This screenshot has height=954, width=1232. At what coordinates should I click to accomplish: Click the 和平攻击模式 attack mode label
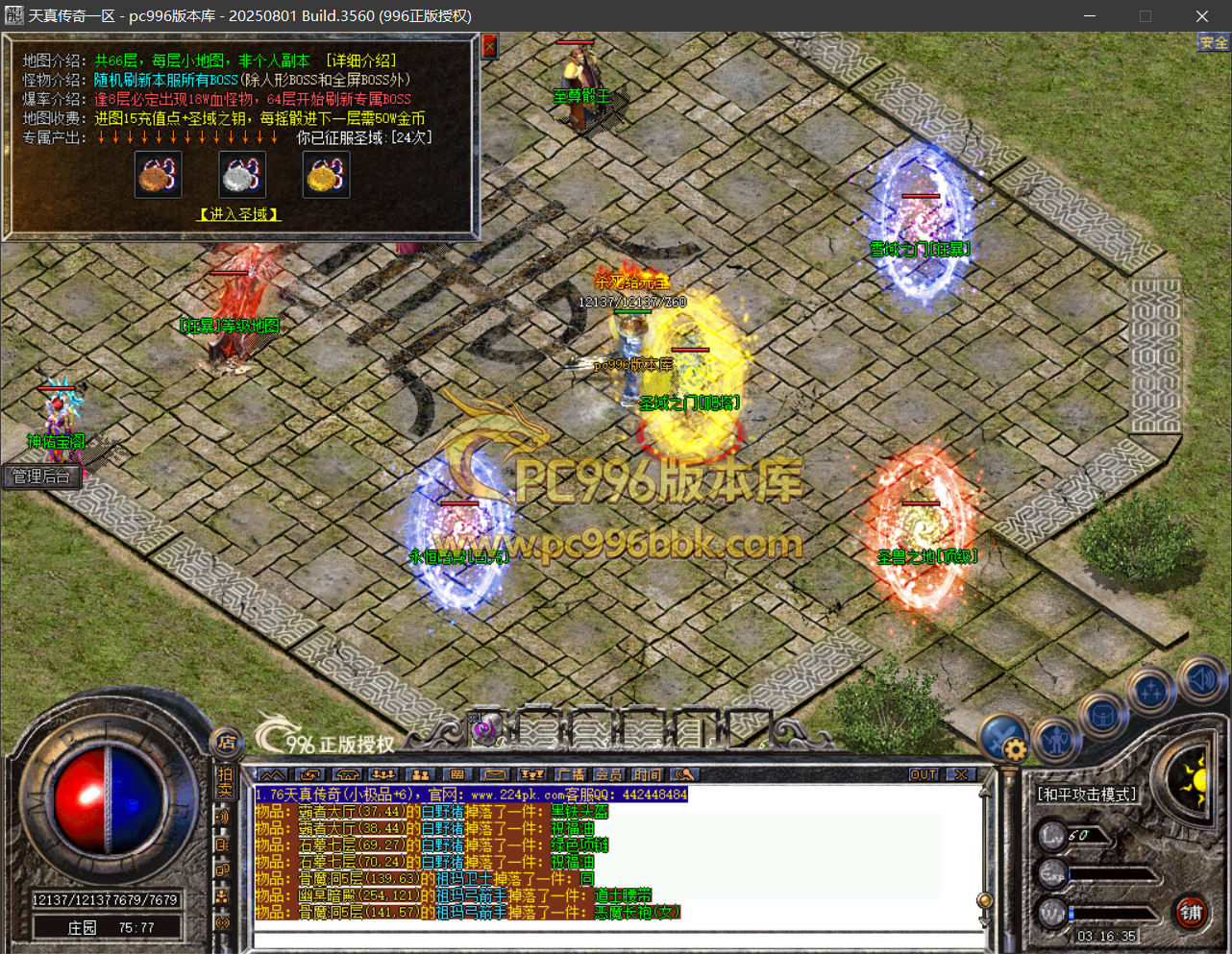click(1087, 795)
